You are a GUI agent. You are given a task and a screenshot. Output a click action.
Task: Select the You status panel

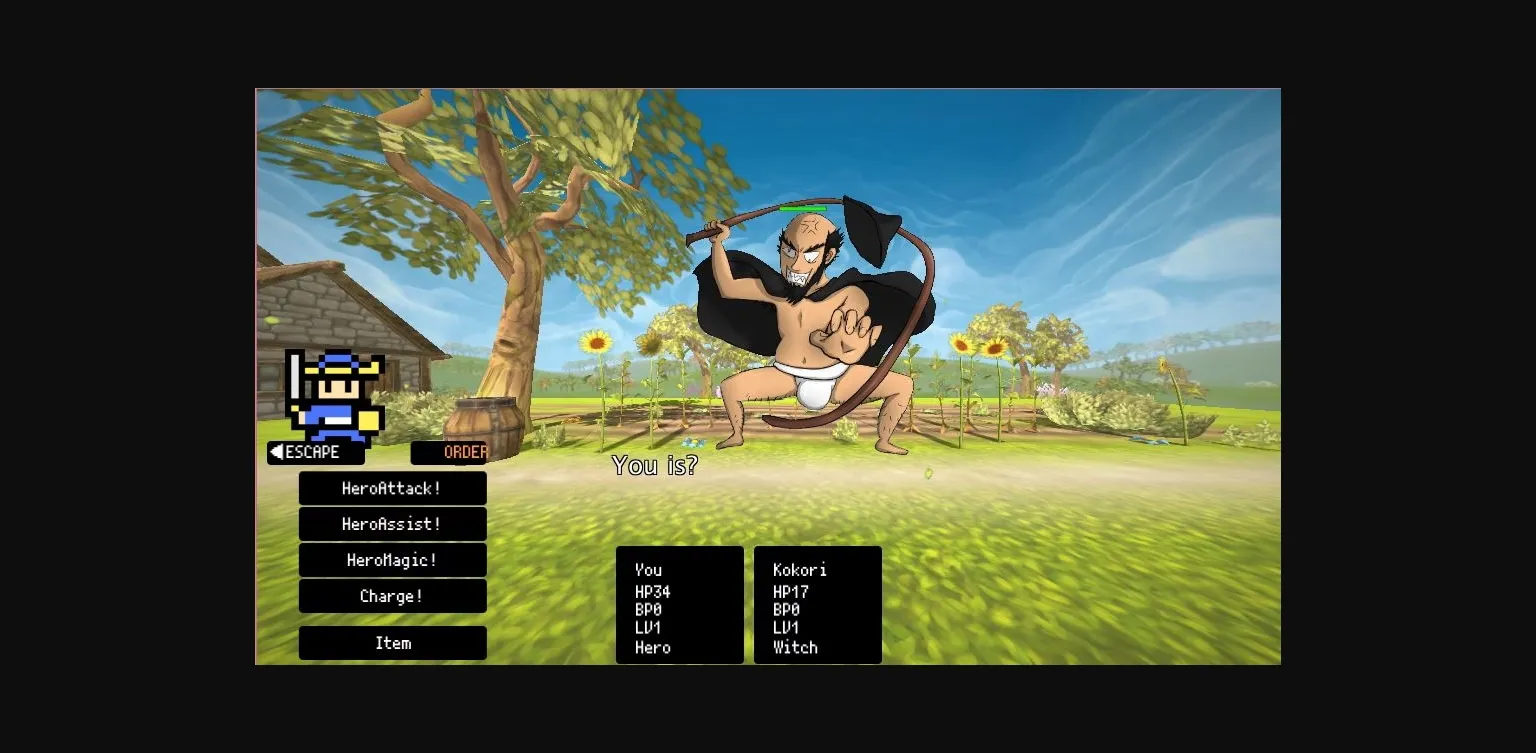tap(679, 605)
